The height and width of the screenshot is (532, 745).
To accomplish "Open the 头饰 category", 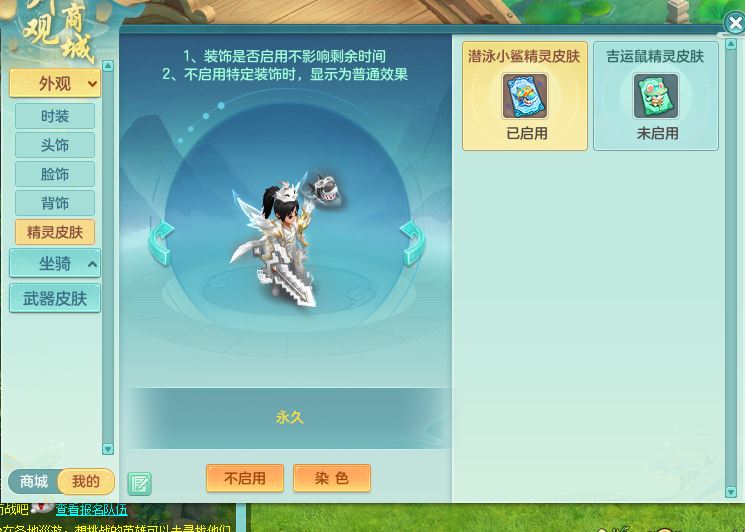I will pyautogui.click(x=55, y=145).
